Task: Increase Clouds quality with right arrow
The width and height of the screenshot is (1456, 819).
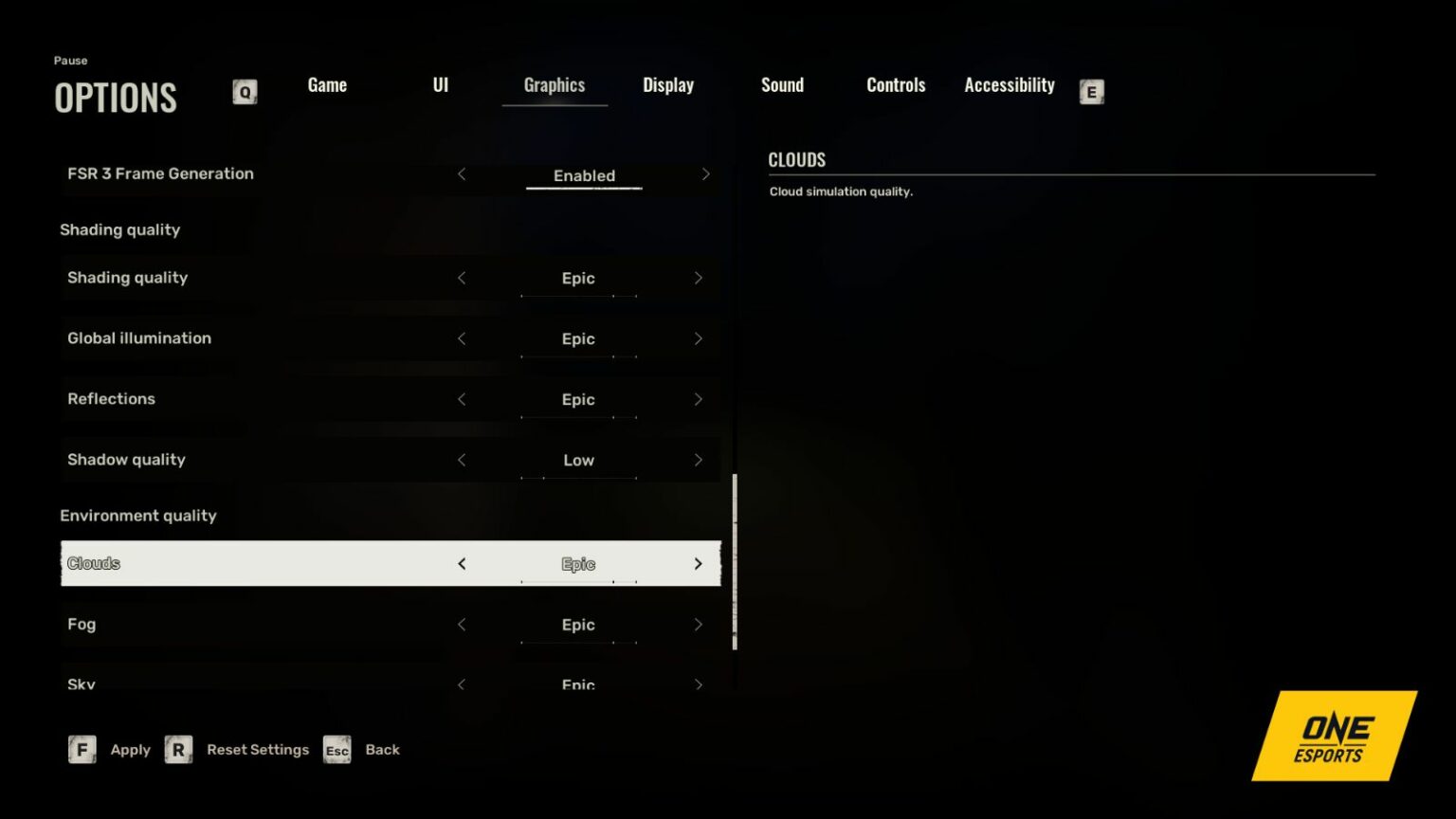Action: tap(699, 563)
